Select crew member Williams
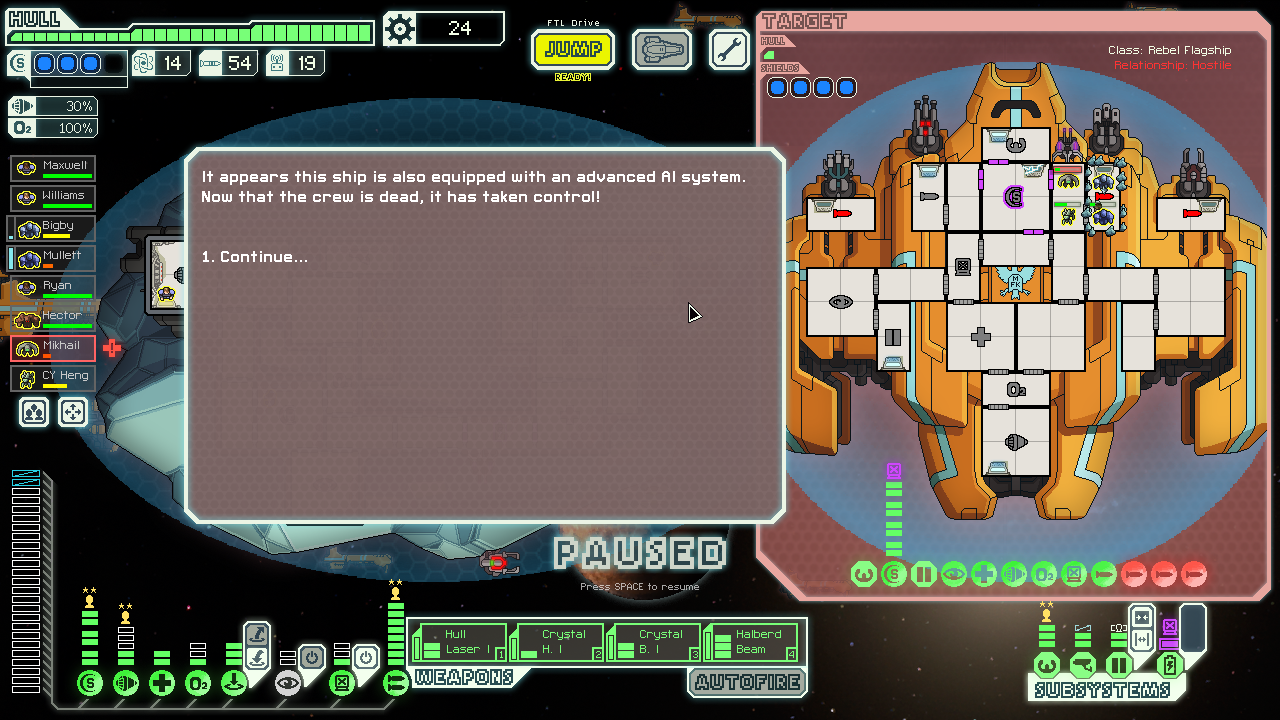The image size is (1280, 720). tap(54, 198)
